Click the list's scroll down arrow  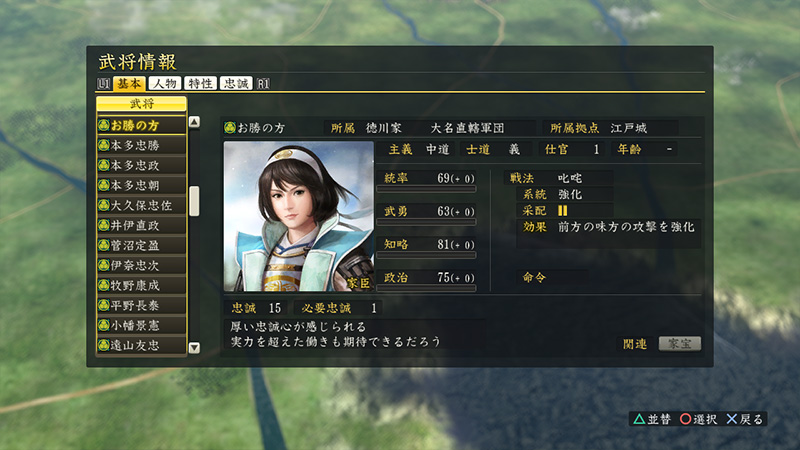(194, 347)
